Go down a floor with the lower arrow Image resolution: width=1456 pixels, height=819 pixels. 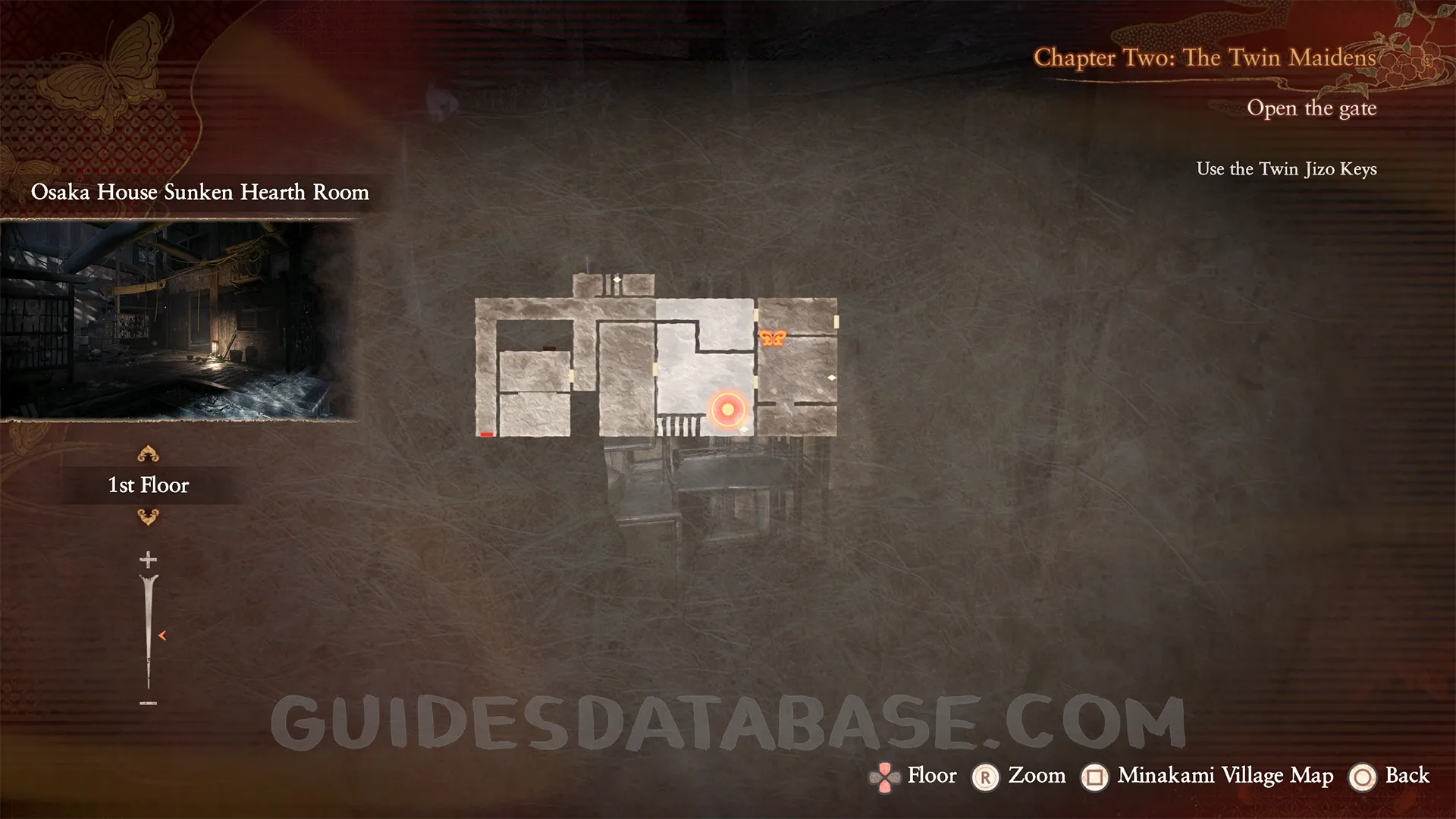tap(148, 517)
